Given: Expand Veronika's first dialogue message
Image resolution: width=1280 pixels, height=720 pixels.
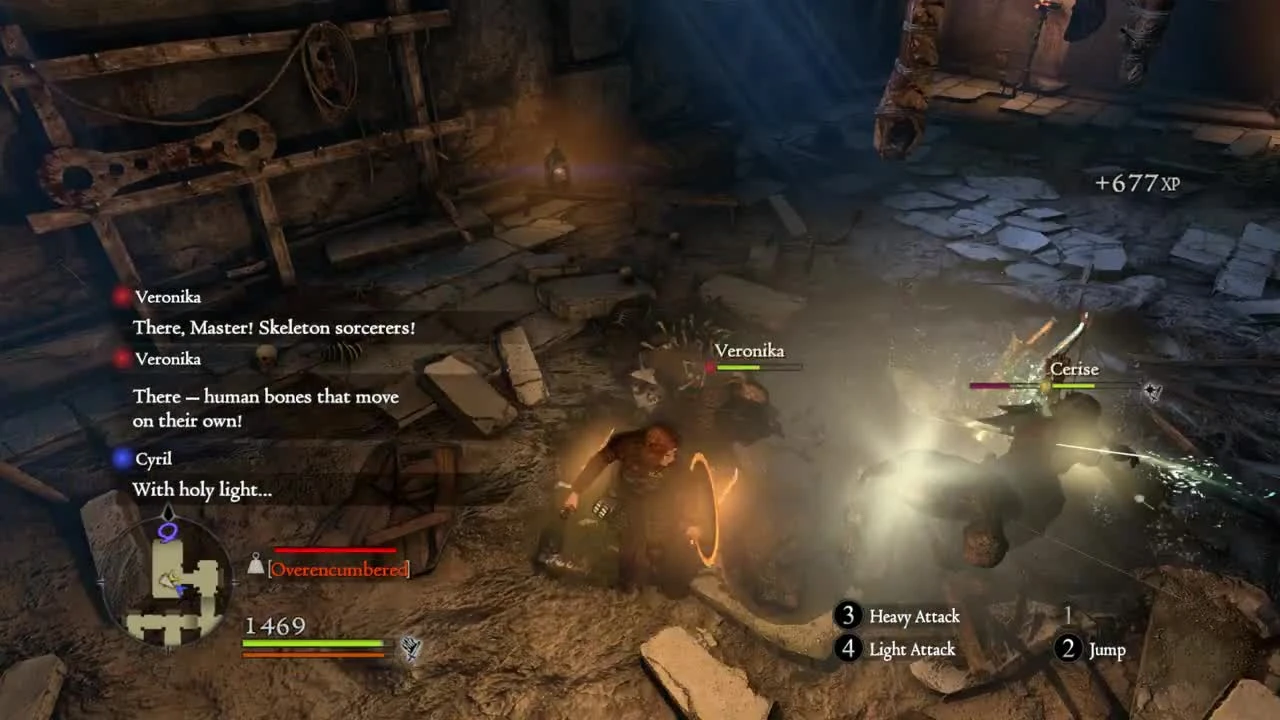Looking at the screenshot, I should [275, 328].
